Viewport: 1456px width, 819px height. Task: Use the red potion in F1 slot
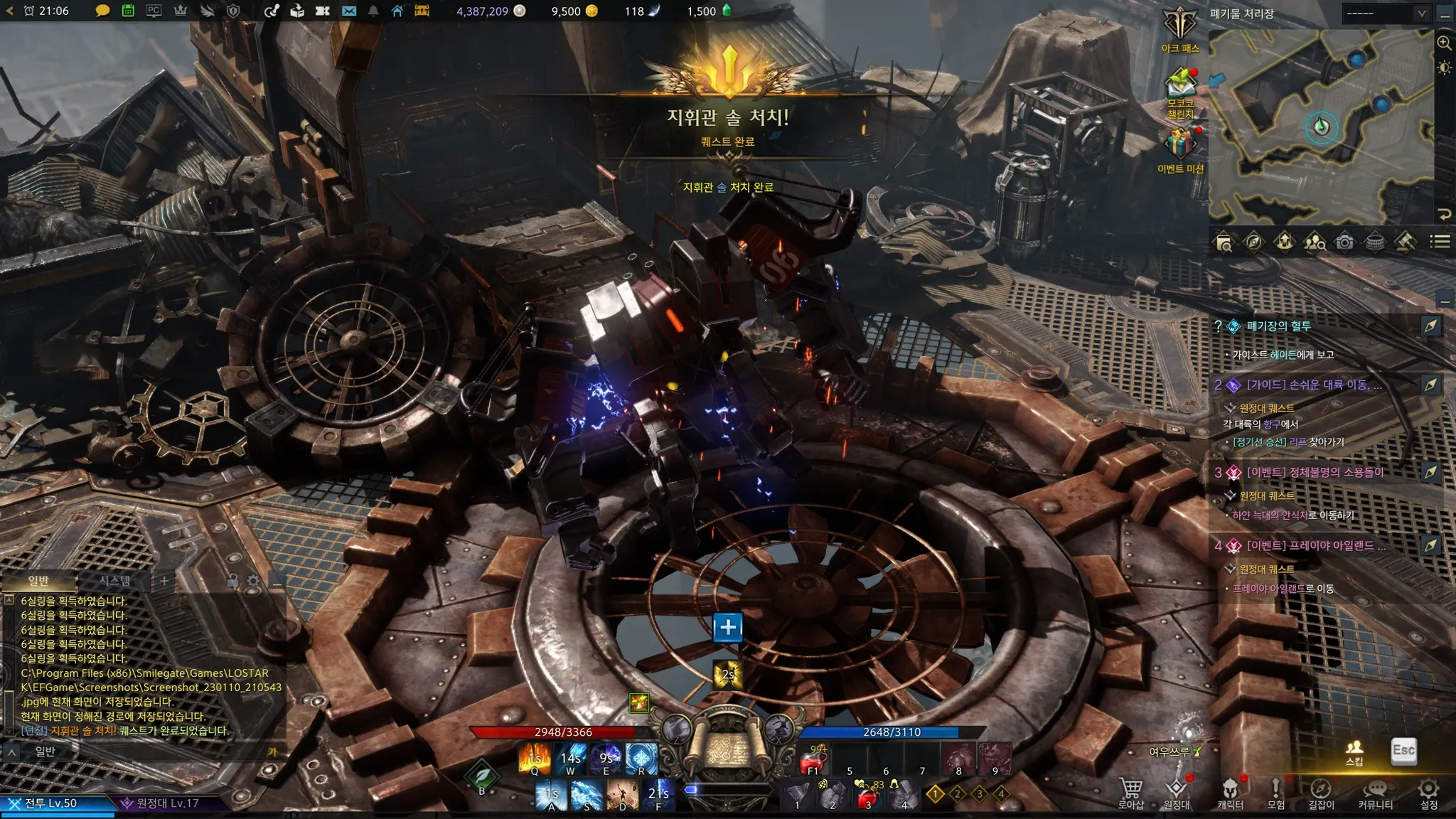coord(811,761)
